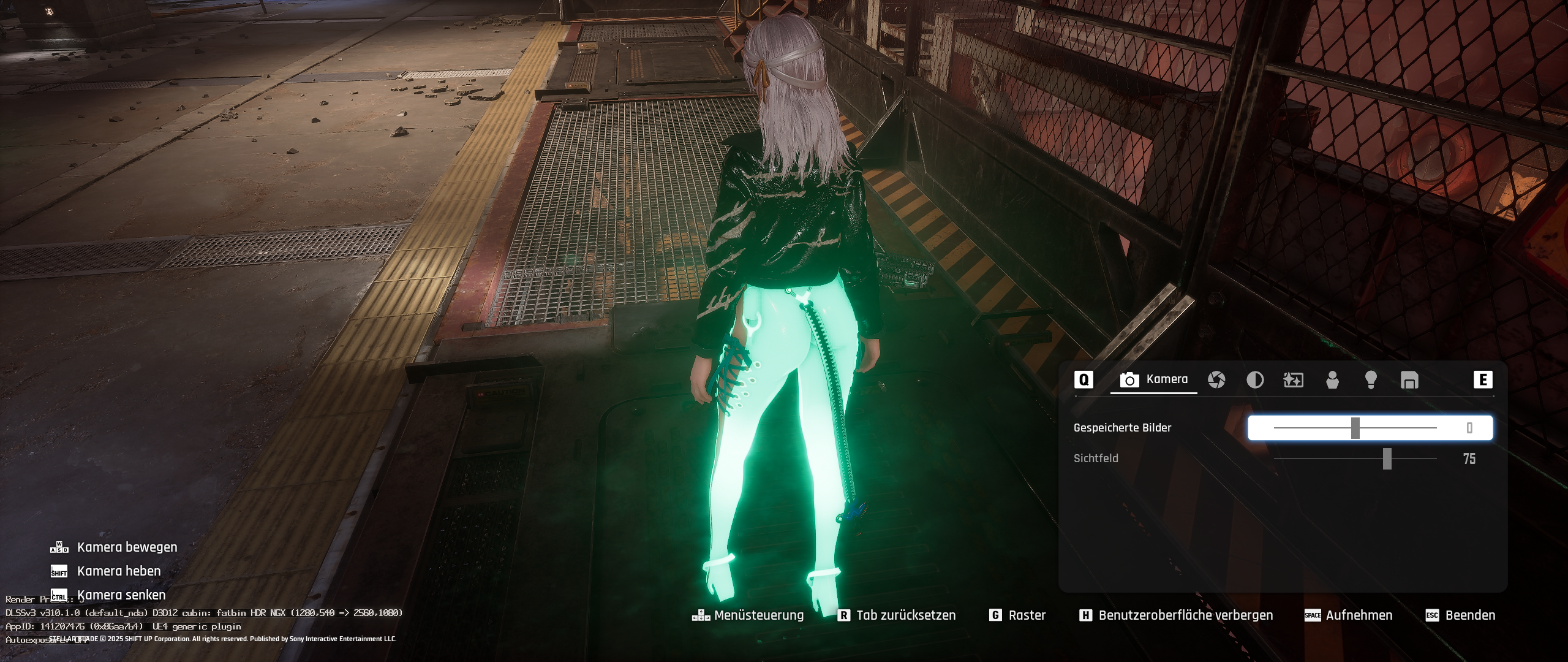Switch to the half-circle contrast tab
1568x662 pixels.
pos(1255,380)
